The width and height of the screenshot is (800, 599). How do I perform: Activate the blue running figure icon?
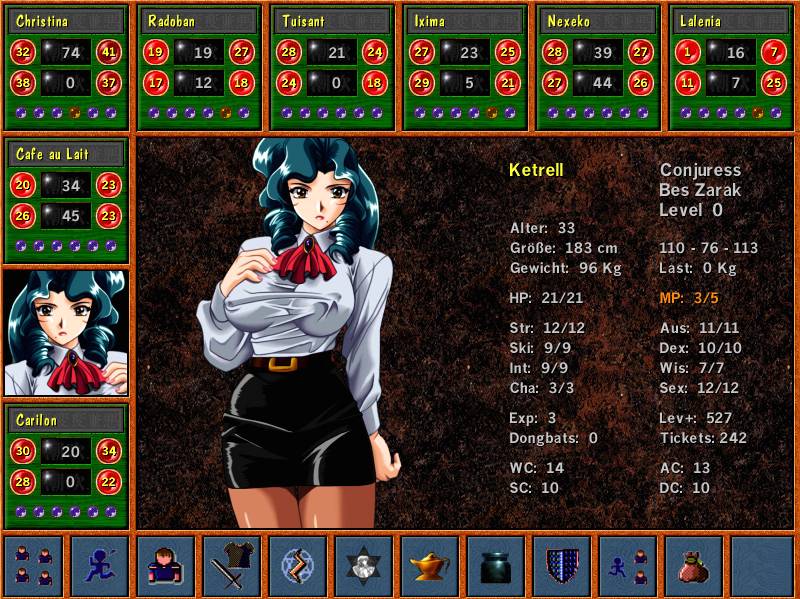pyautogui.click(x=100, y=566)
